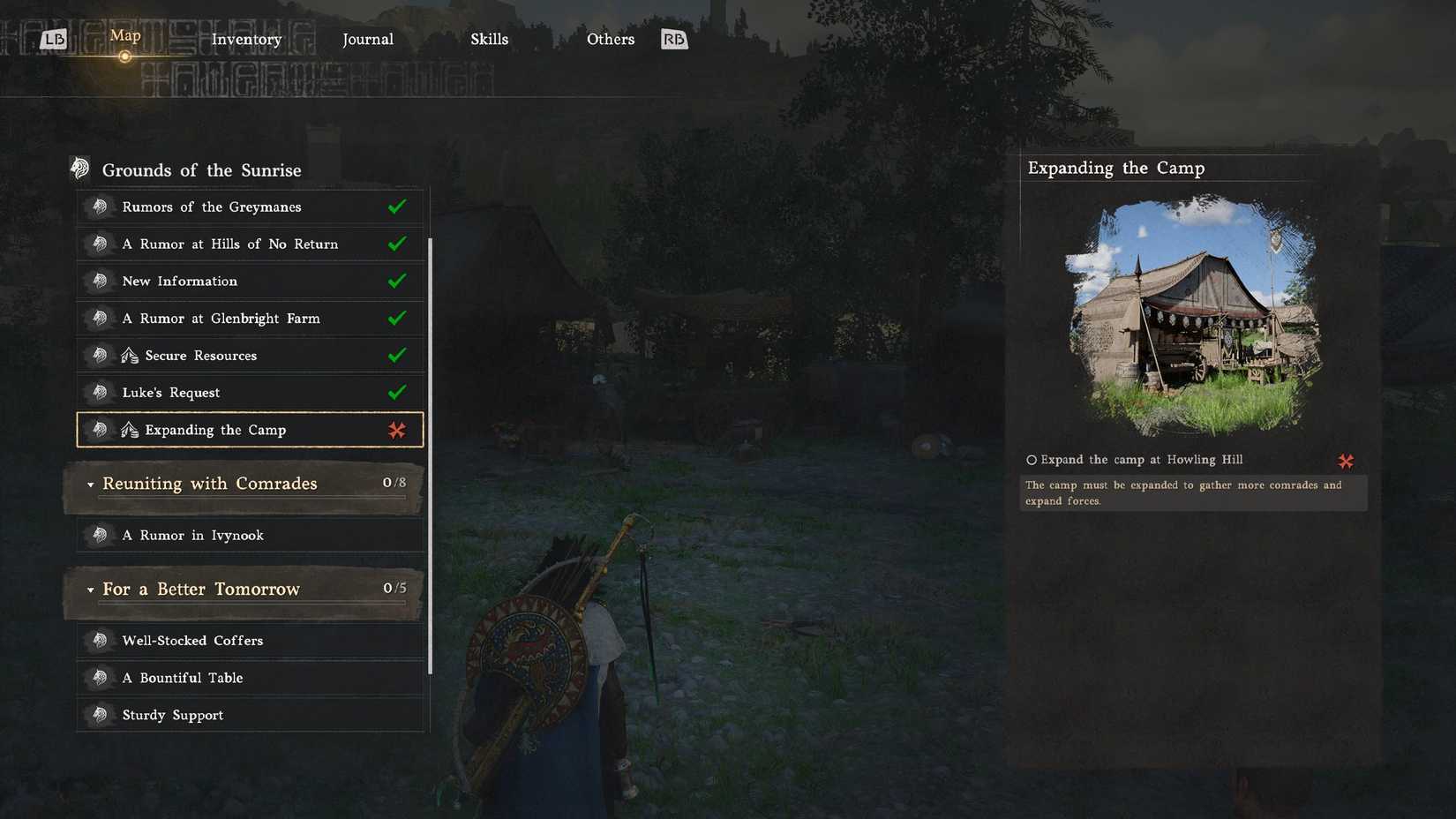1456x819 pixels.
Task: Collapse the For a Better Tomorrow section
Action: click(90, 590)
